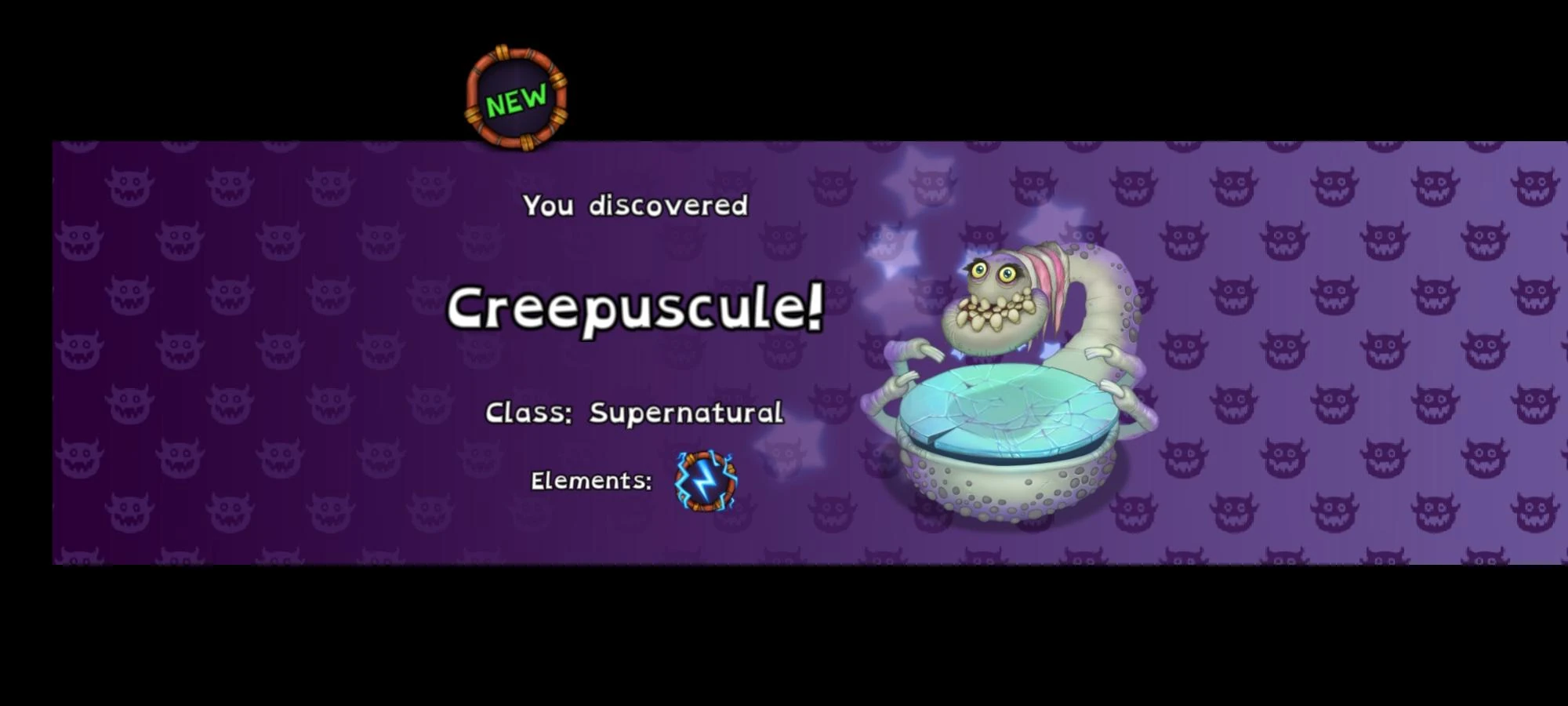Tap the Class: Supernatural label

(x=635, y=411)
